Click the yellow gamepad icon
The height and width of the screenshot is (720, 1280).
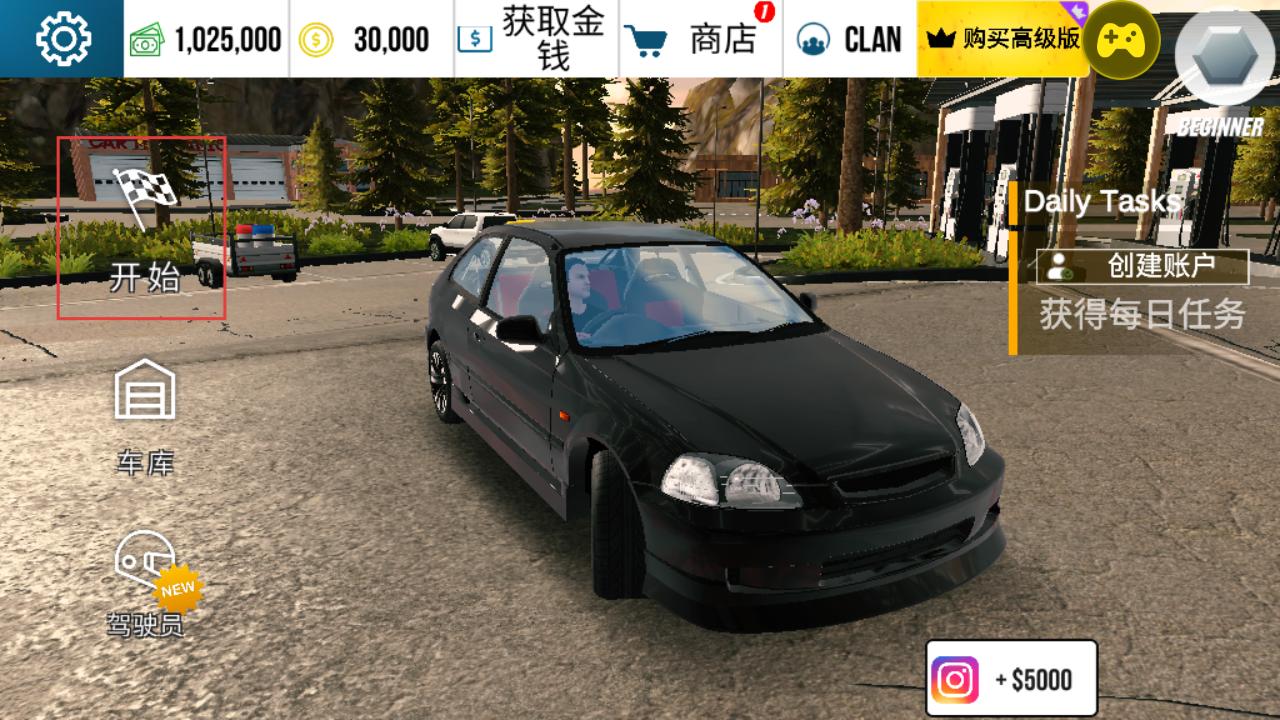coord(1121,41)
